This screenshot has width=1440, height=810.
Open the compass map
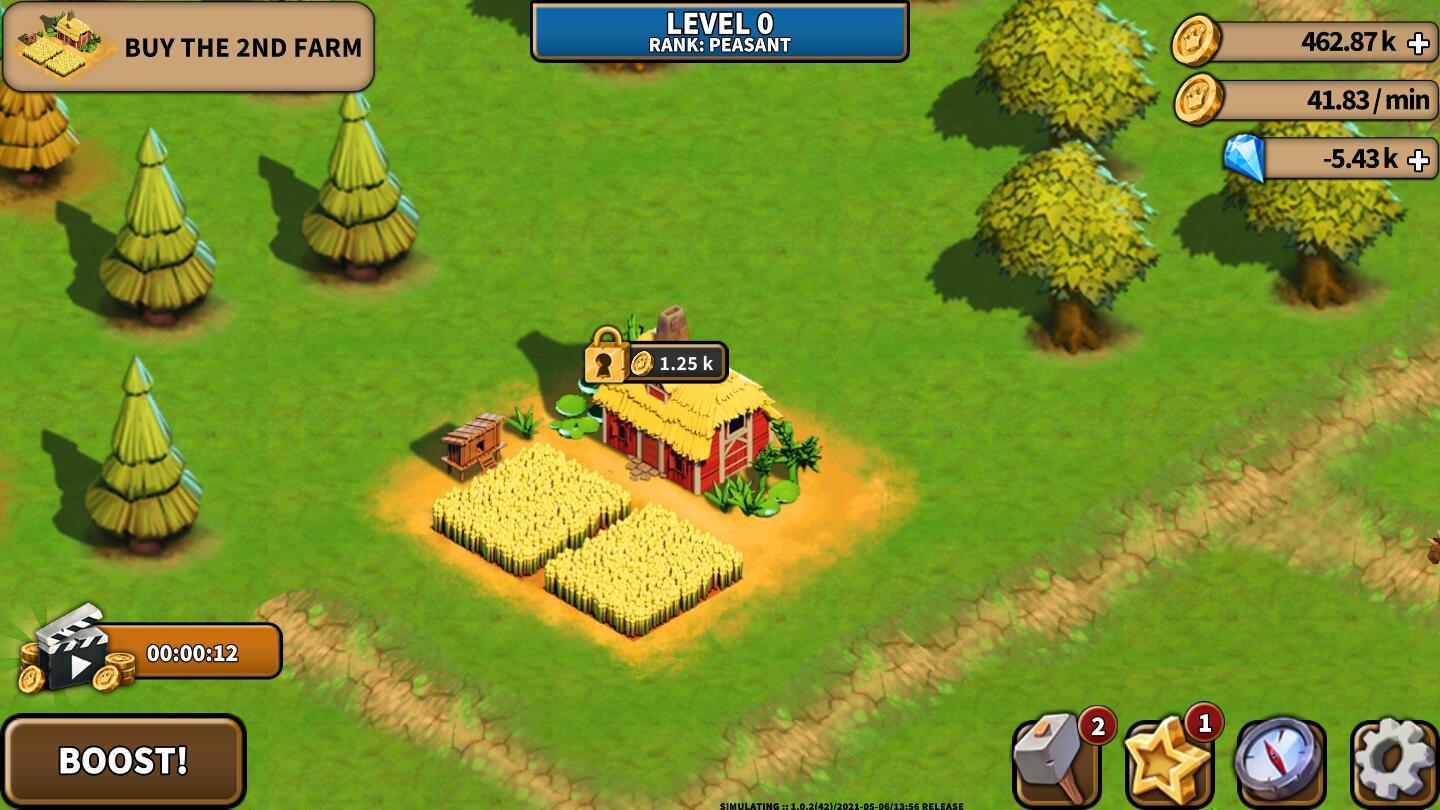tap(1281, 762)
